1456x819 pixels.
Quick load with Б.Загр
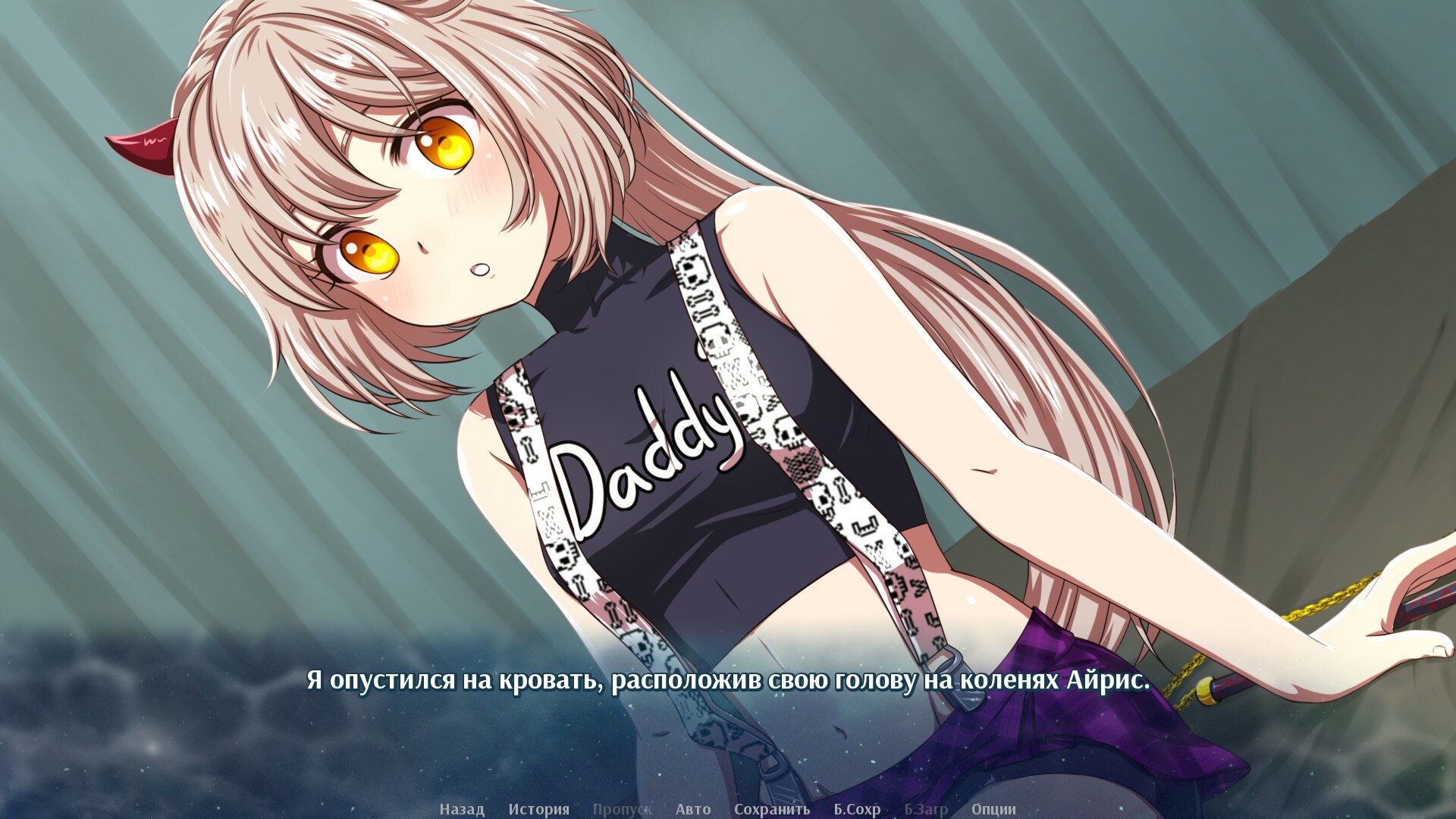(925, 809)
